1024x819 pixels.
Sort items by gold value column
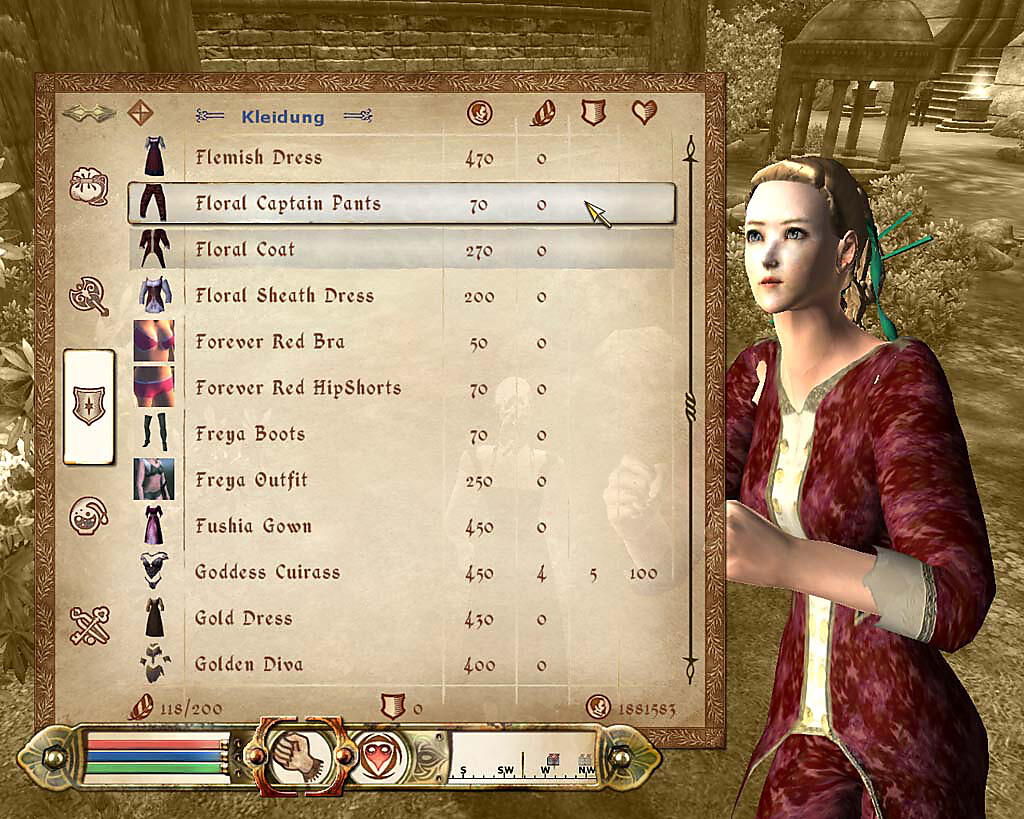coord(480,113)
